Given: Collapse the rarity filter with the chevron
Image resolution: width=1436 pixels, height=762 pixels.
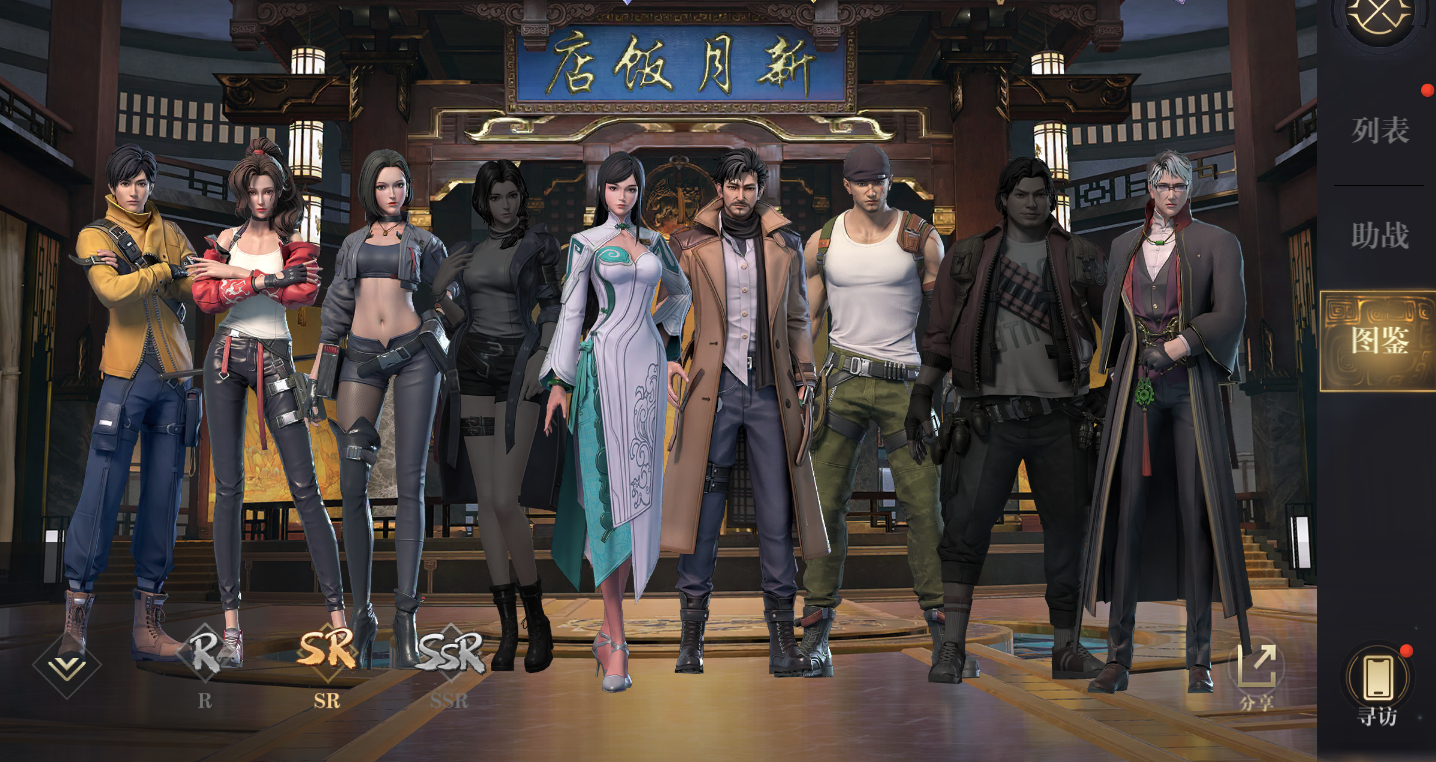Looking at the screenshot, I should [67, 665].
